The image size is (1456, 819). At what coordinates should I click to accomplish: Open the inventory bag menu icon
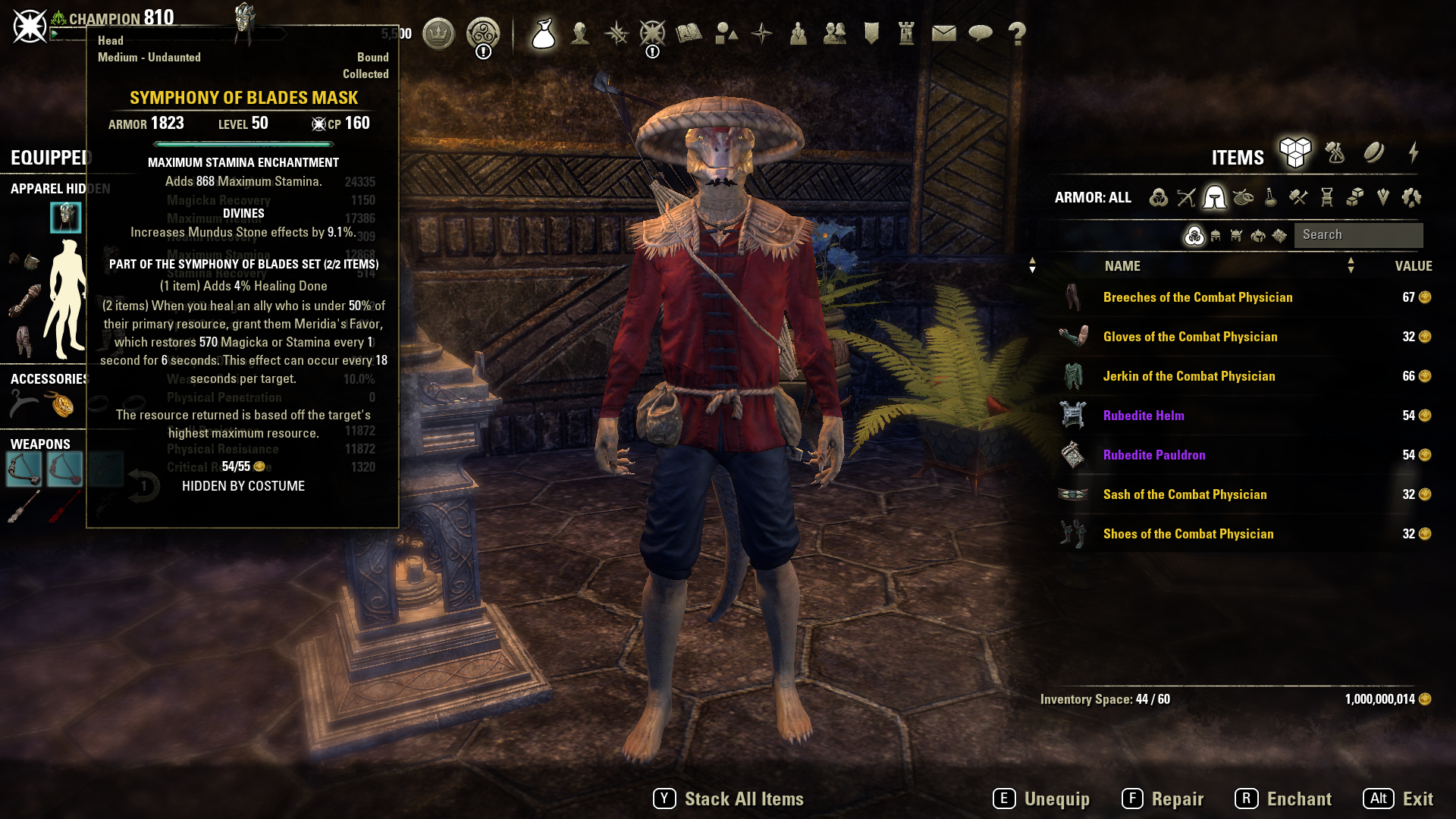544,33
